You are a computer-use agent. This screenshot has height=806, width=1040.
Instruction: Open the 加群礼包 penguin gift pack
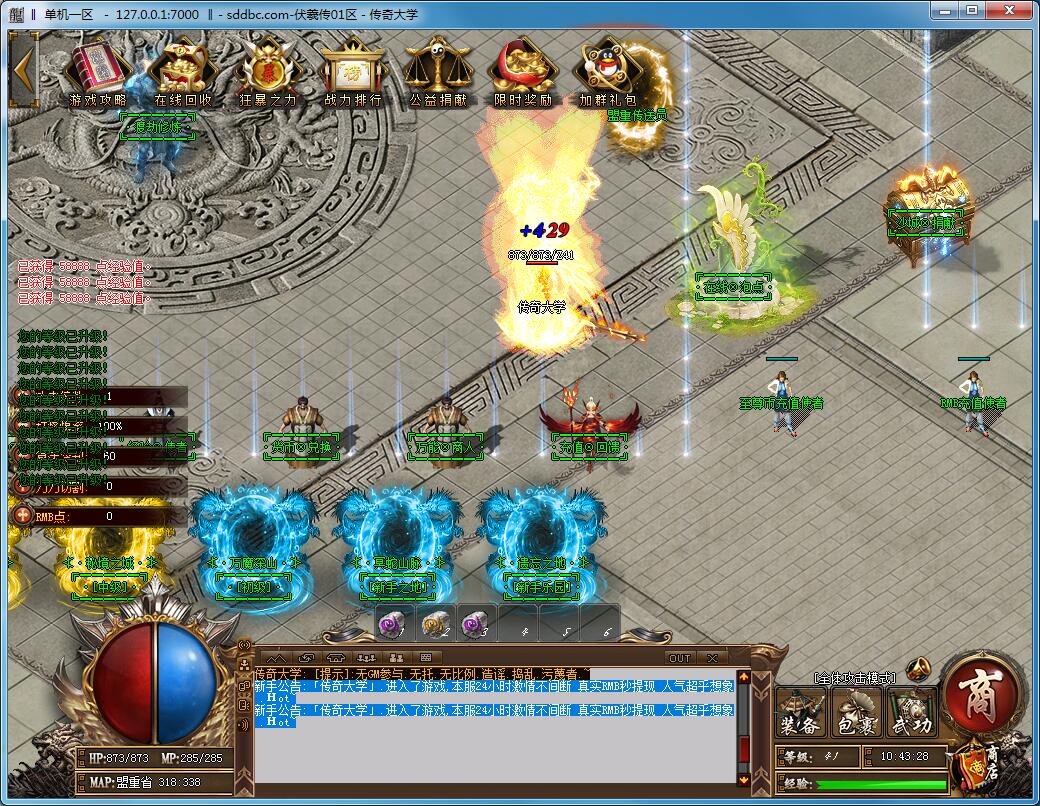click(607, 70)
